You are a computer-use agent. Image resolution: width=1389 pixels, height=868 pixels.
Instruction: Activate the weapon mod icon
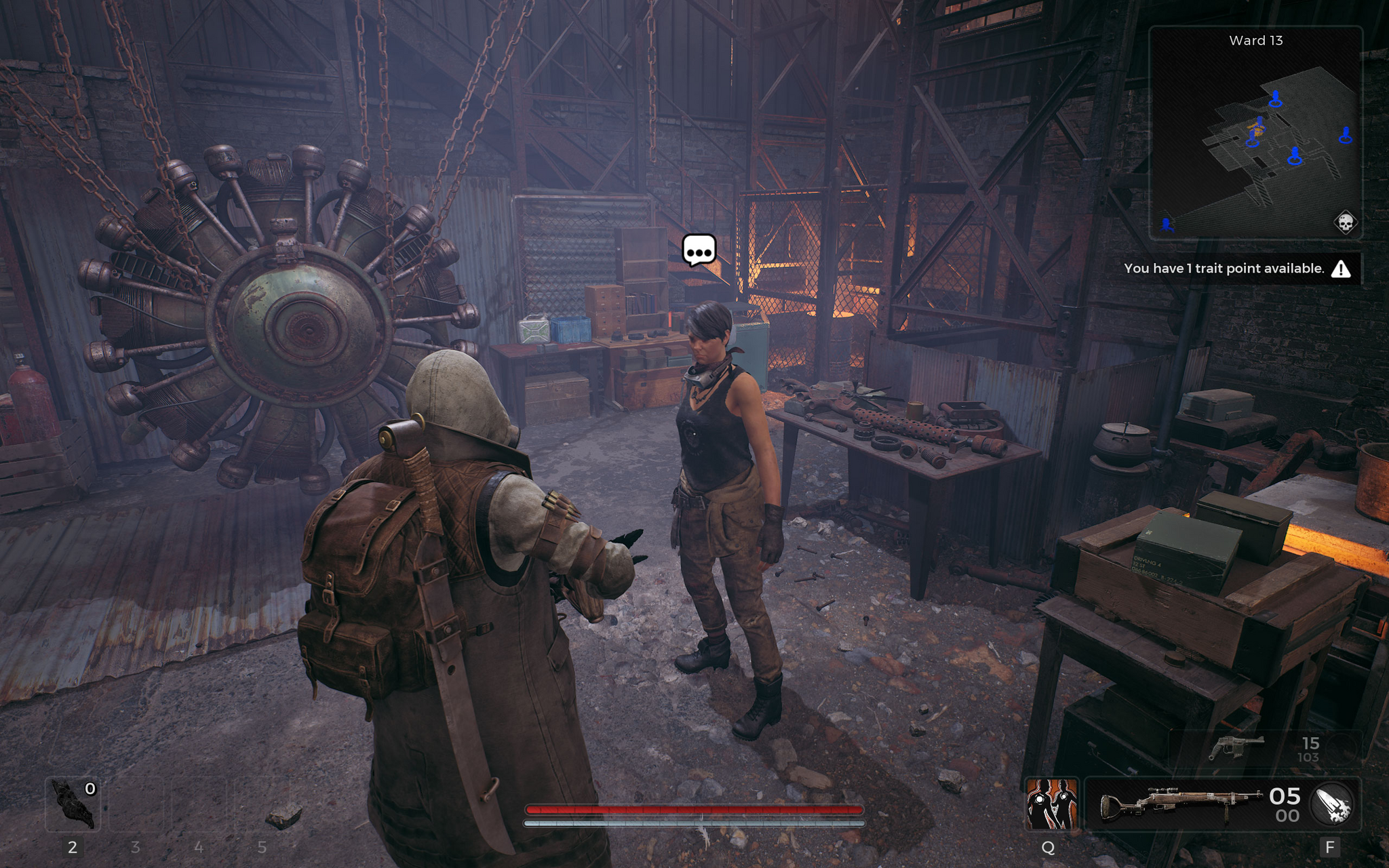pos(1332,804)
